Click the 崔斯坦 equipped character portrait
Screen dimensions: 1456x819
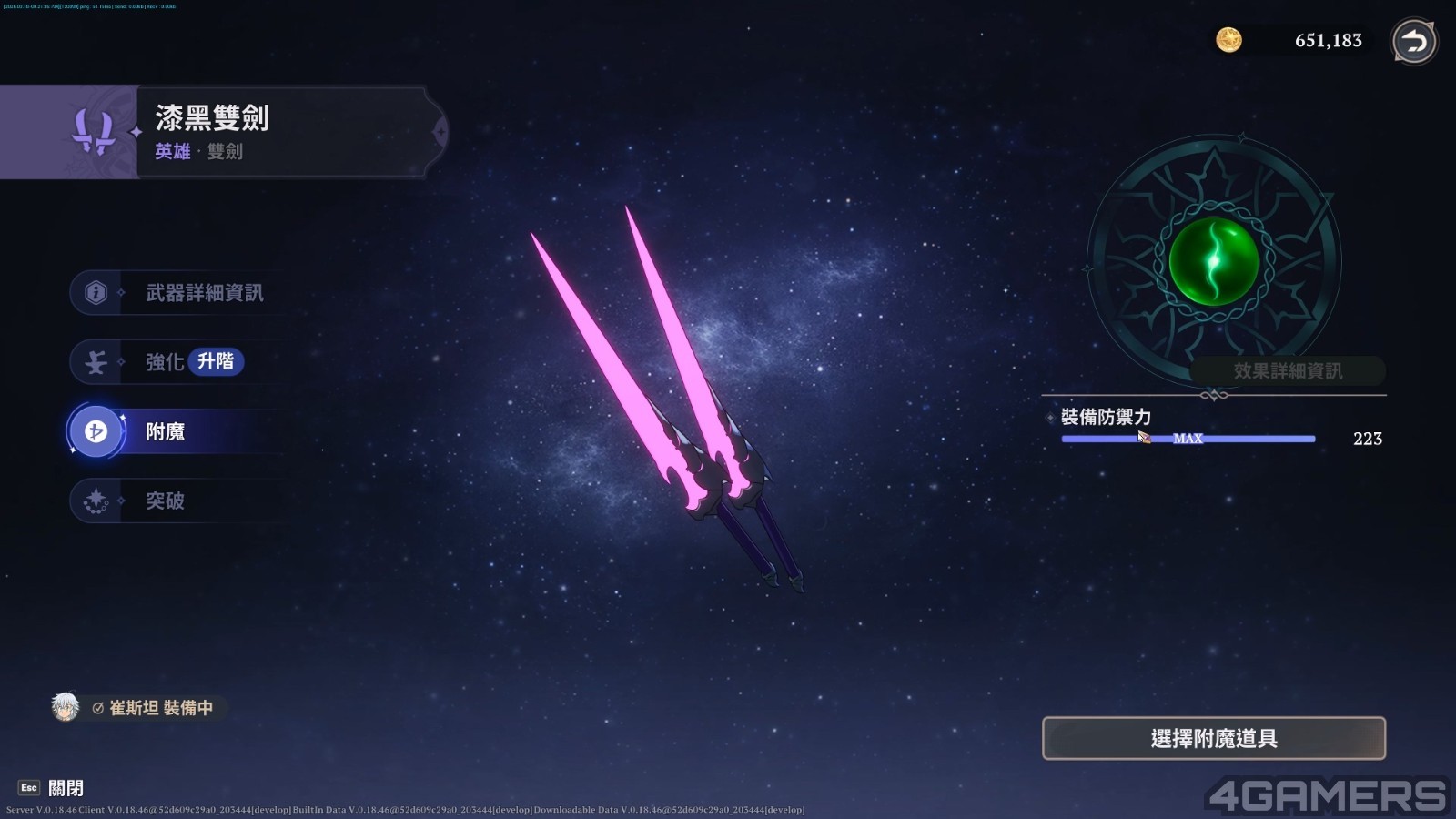(66, 707)
